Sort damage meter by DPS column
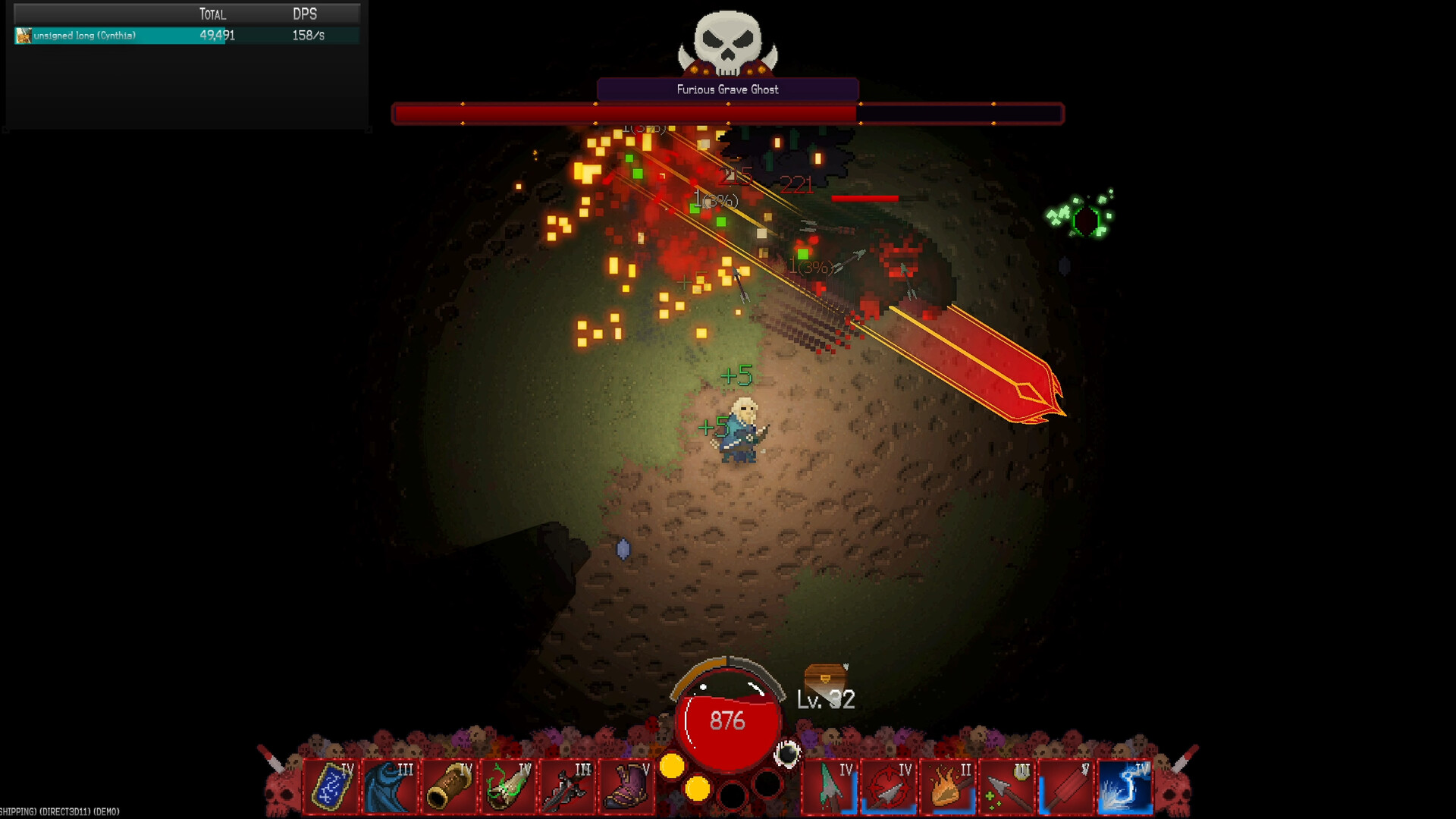Image resolution: width=1456 pixels, height=819 pixels. click(305, 14)
